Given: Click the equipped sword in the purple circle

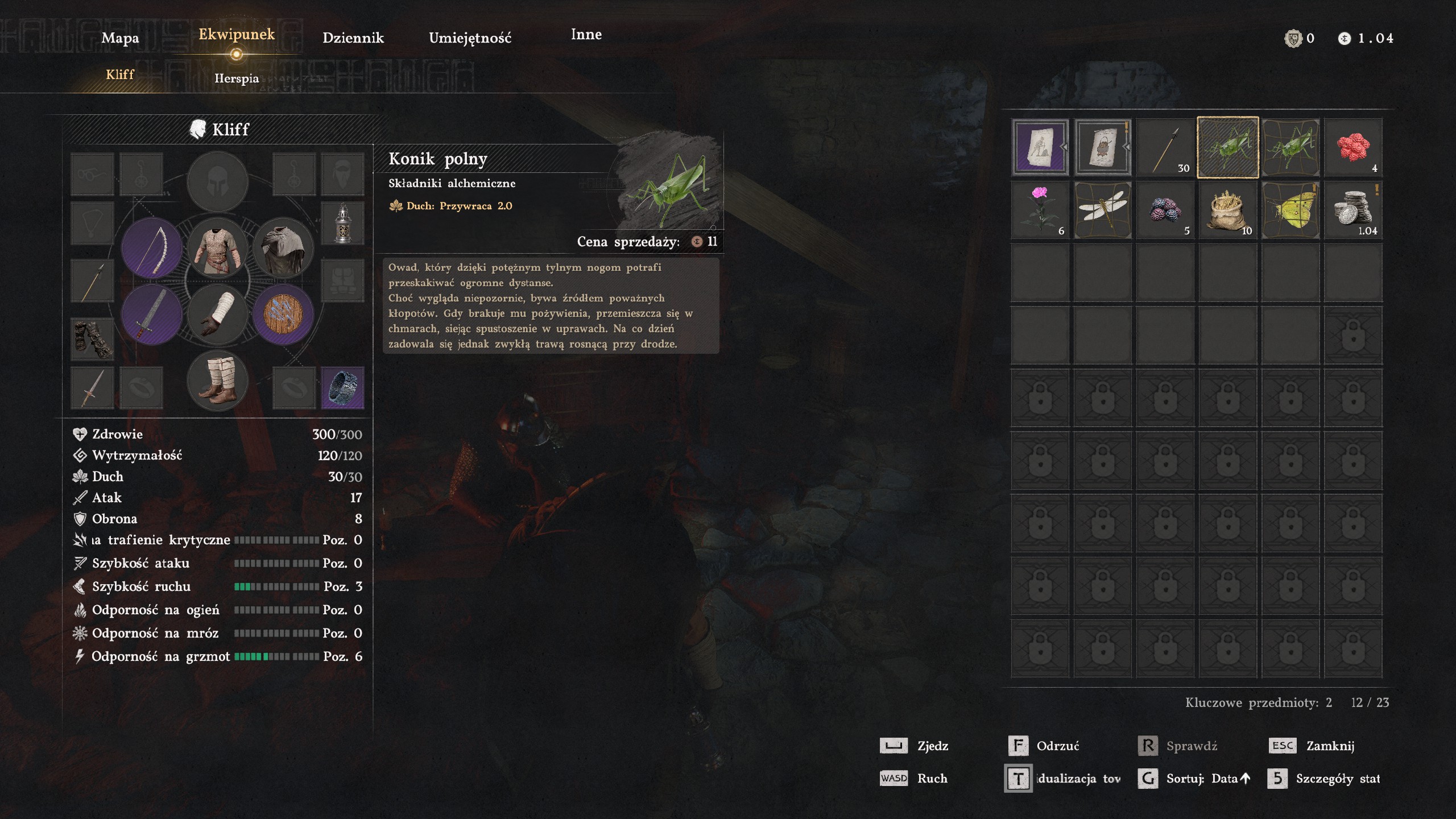Looking at the screenshot, I should (x=152, y=314).
